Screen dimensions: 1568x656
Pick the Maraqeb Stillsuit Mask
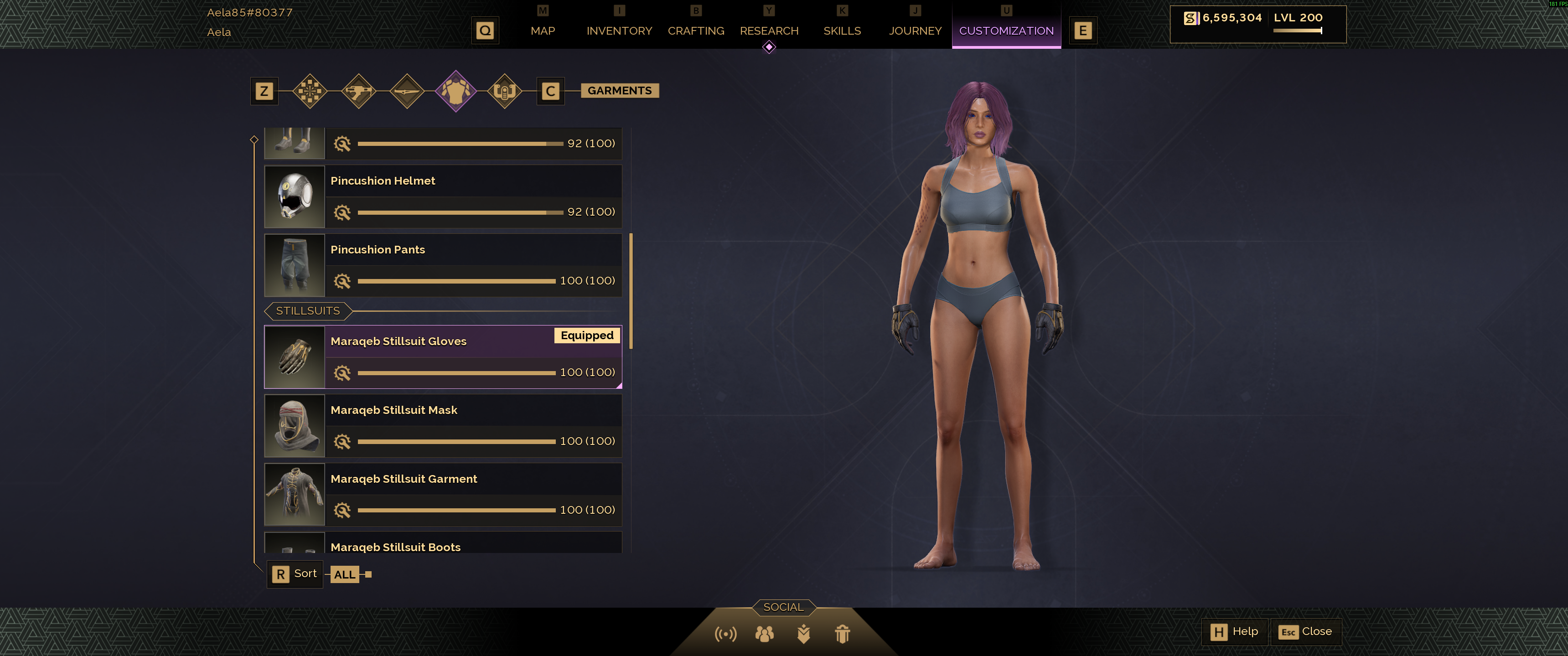(x=443, y=425)
